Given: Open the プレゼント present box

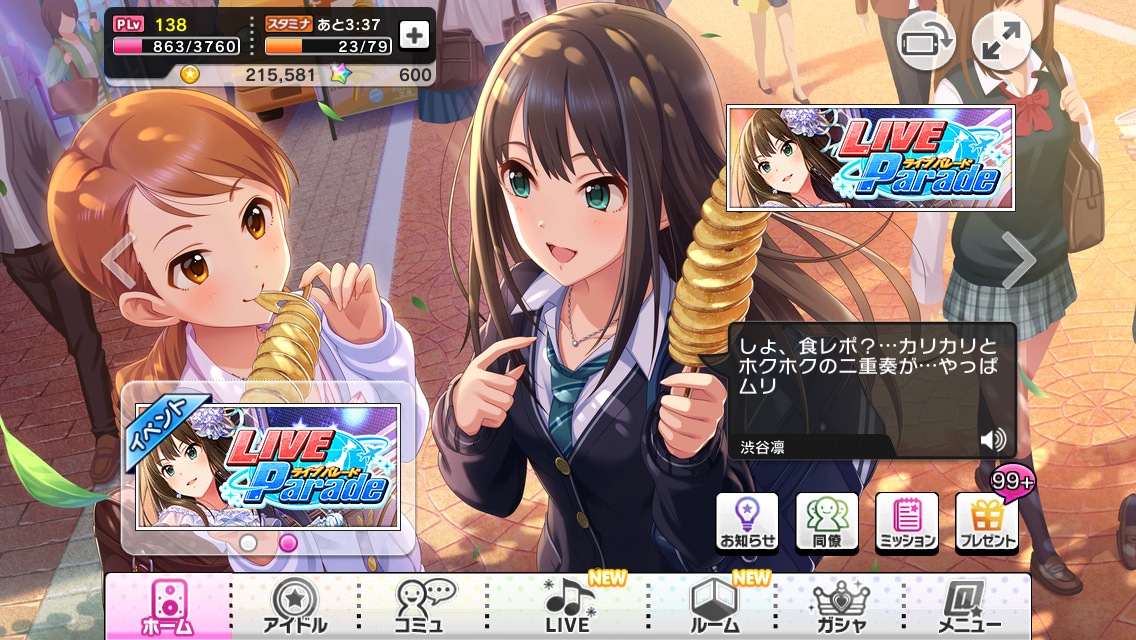Looking at the screenshot, I should (987, 522).
